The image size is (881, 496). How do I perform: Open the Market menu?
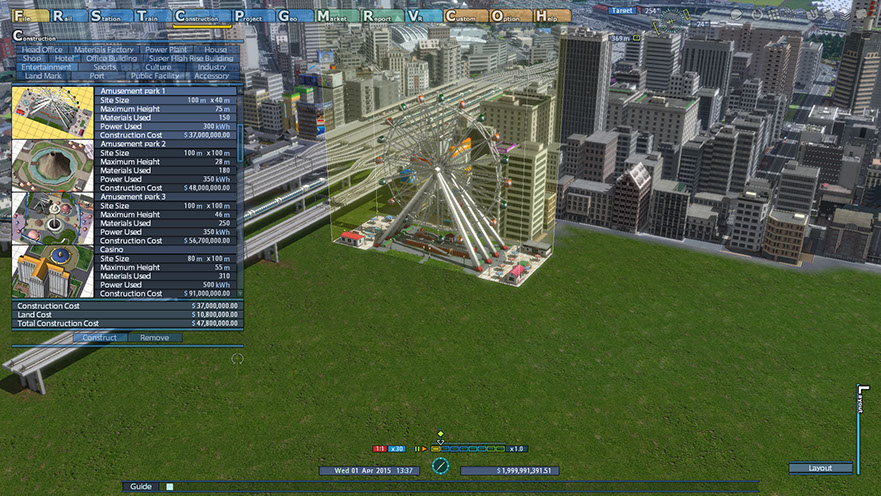point(337,16)
